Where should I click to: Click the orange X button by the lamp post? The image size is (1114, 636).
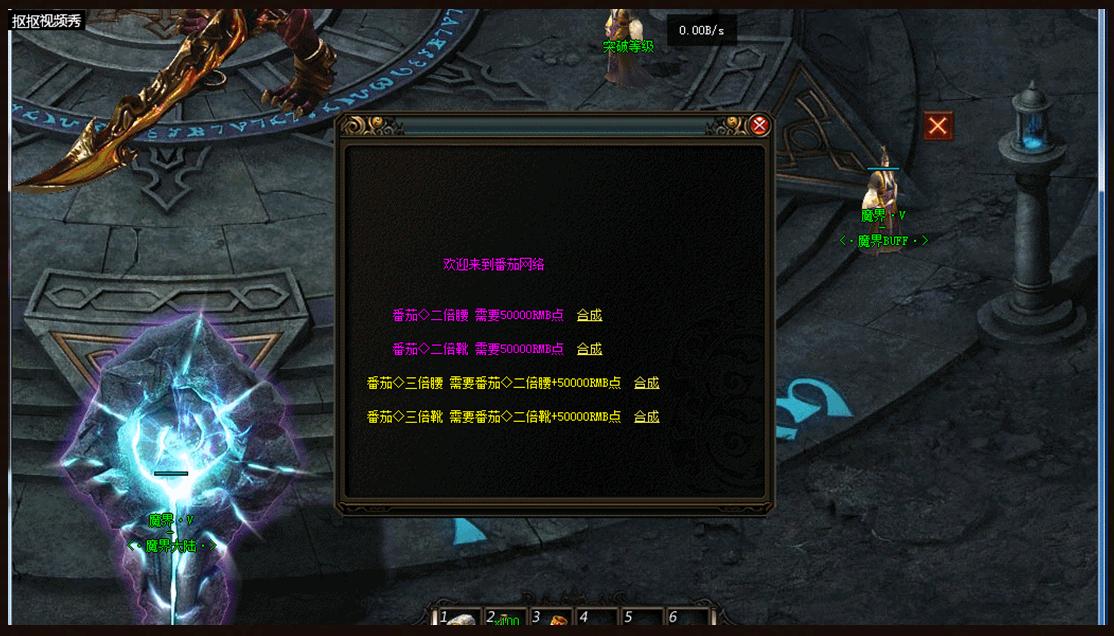[x=937, y=126]
